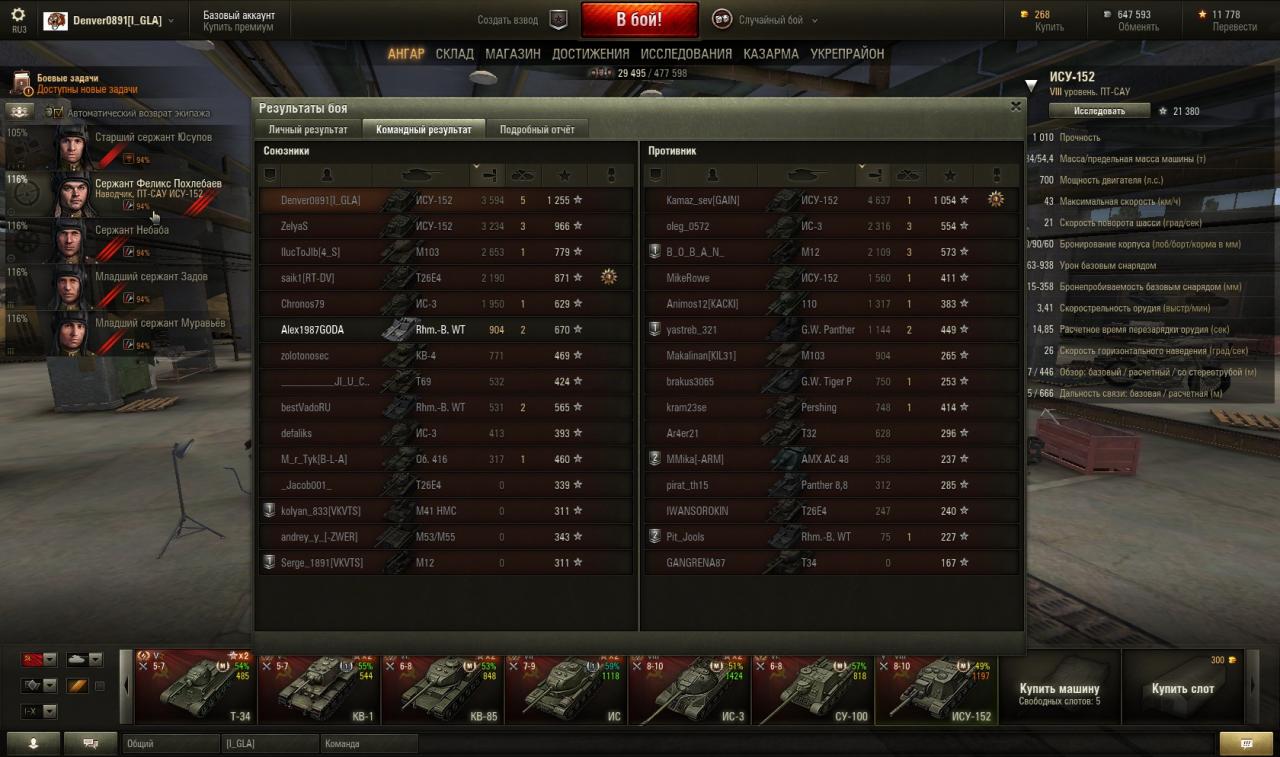Image resolution: width=1280 pixels, height=757 pixels.
Task: Select the КВ-85 tank in carousel
Action: click(x=442, y=687)
